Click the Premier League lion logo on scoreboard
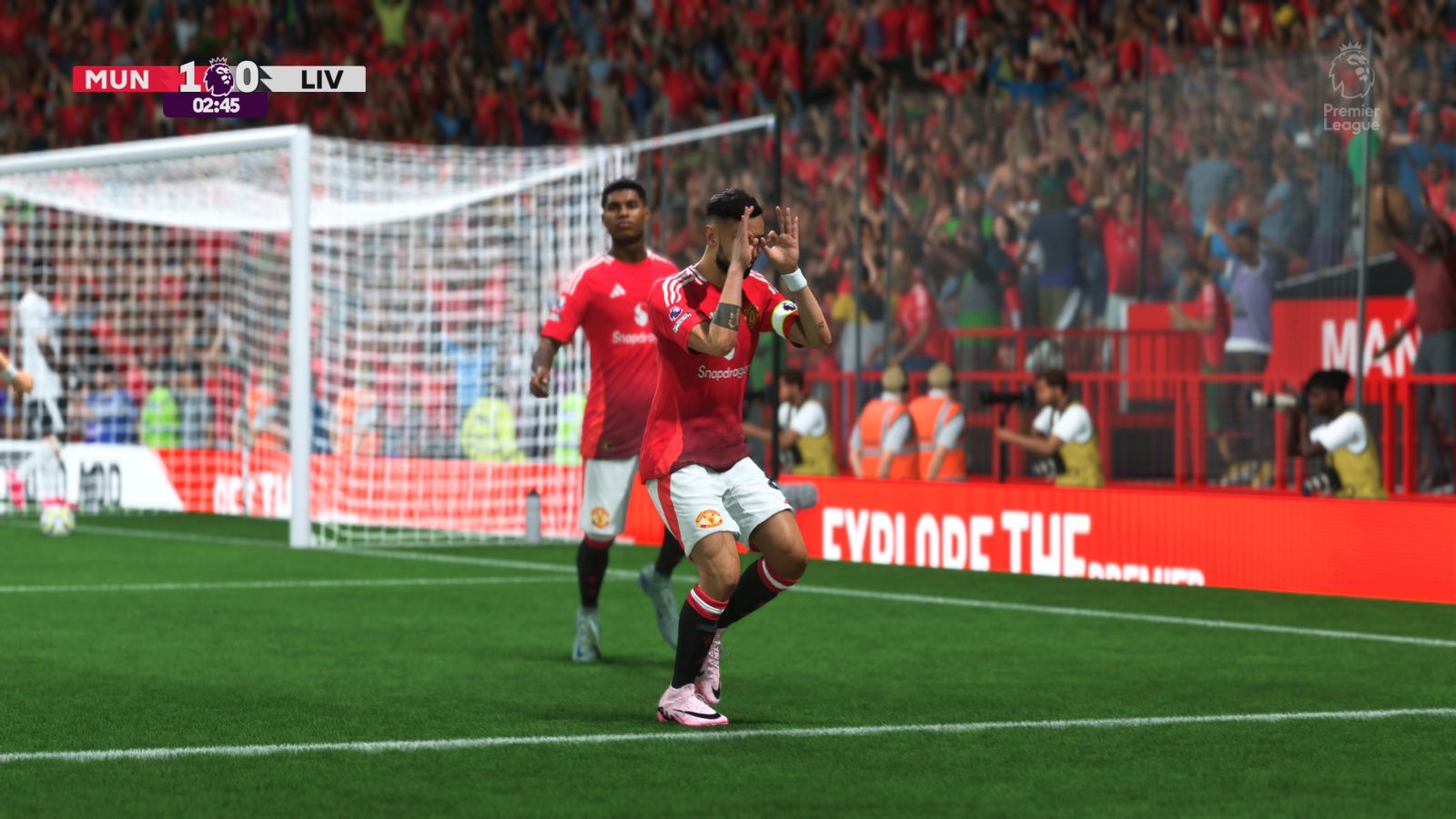This screenshot has height=819, width=1456. click(x=217, y=76)
